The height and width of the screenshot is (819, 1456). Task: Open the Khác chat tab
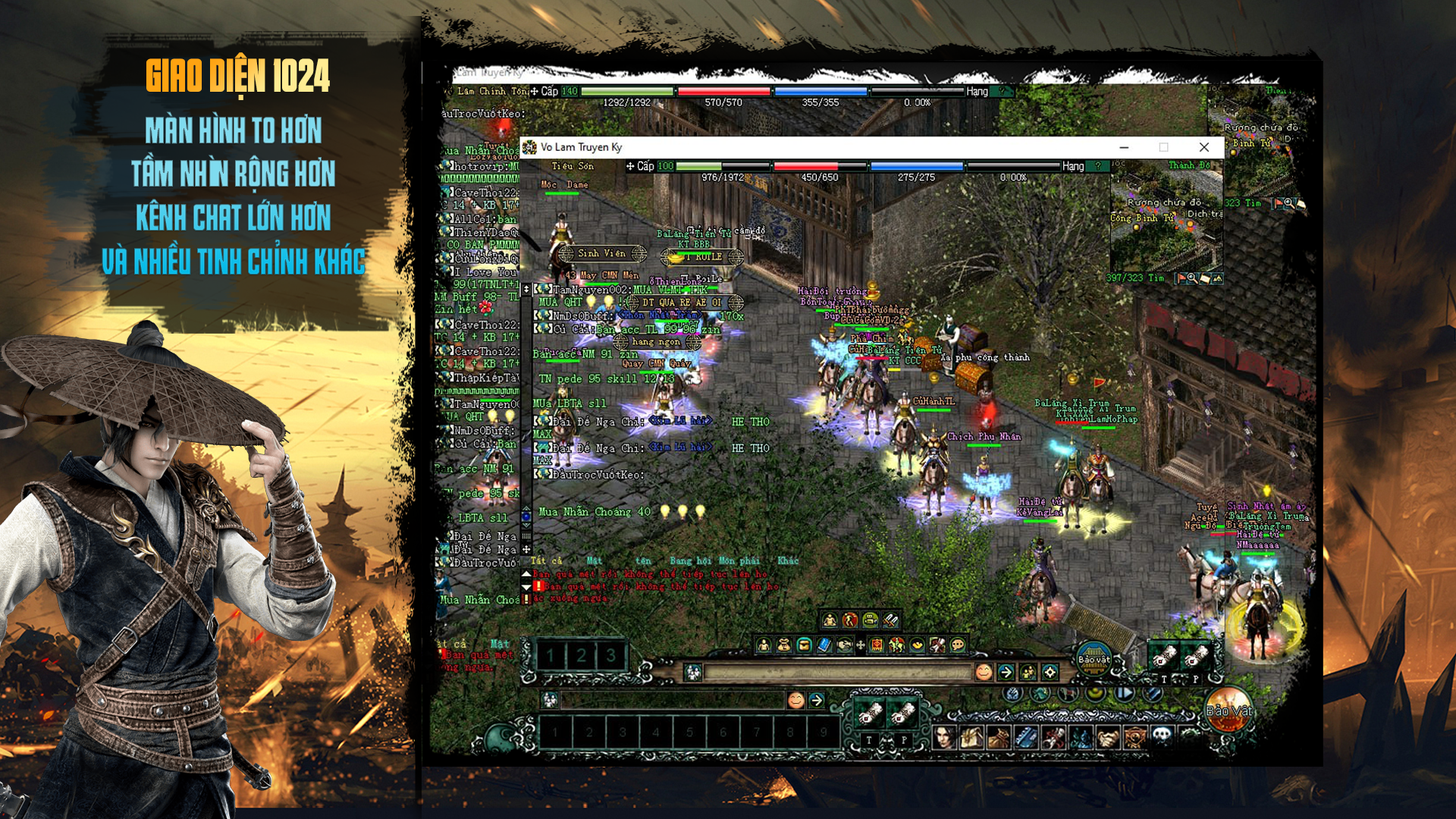[788, 560]
